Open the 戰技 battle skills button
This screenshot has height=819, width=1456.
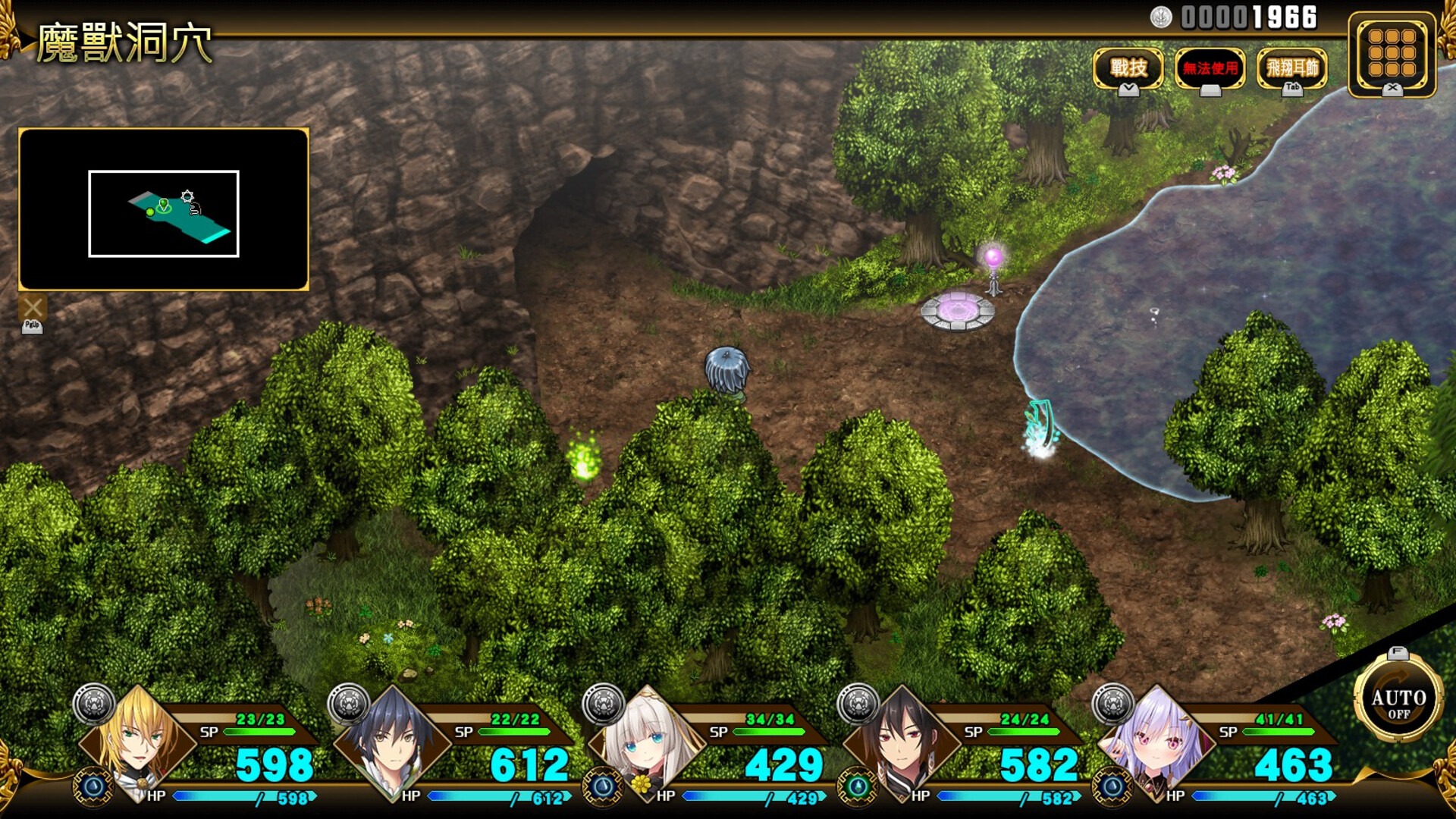point(1128,68)
